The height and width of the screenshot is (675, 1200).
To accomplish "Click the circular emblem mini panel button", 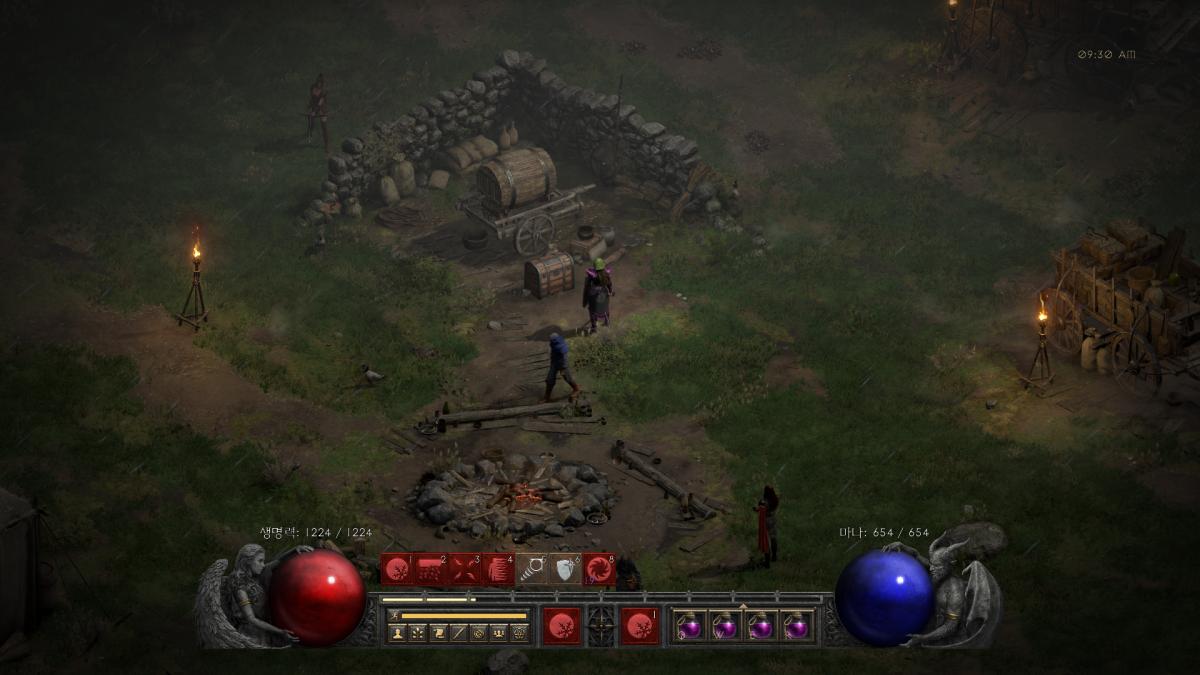I will [478, 633].
